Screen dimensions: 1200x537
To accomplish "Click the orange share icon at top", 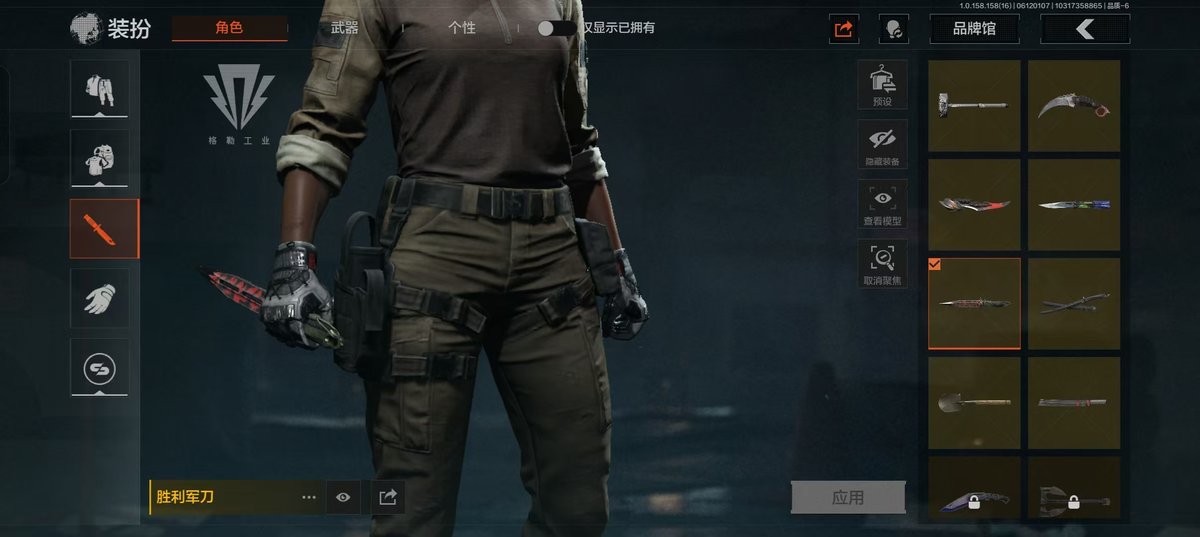I will pos(844,29).
